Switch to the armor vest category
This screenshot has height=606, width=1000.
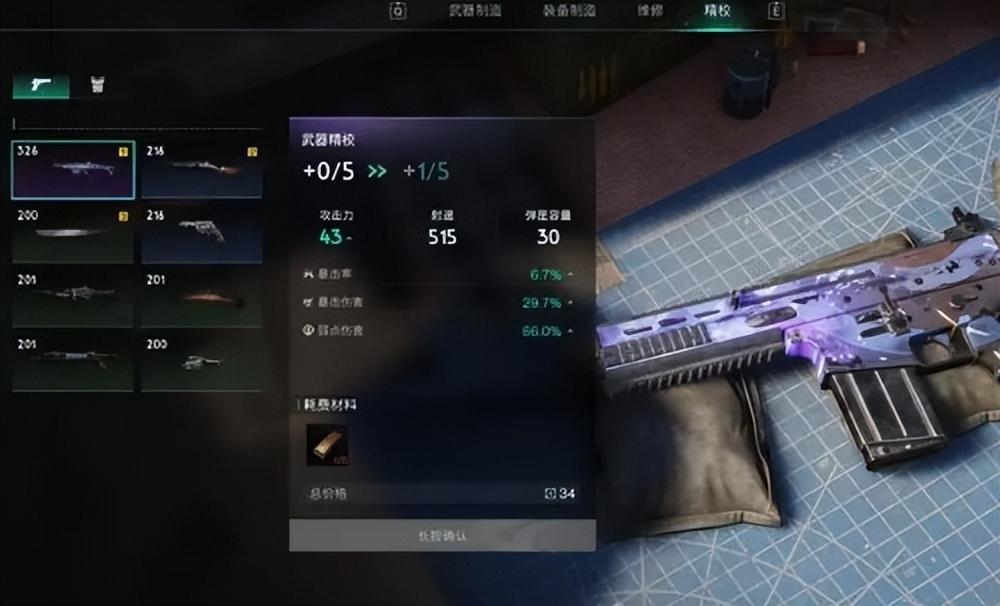point(97,85)
